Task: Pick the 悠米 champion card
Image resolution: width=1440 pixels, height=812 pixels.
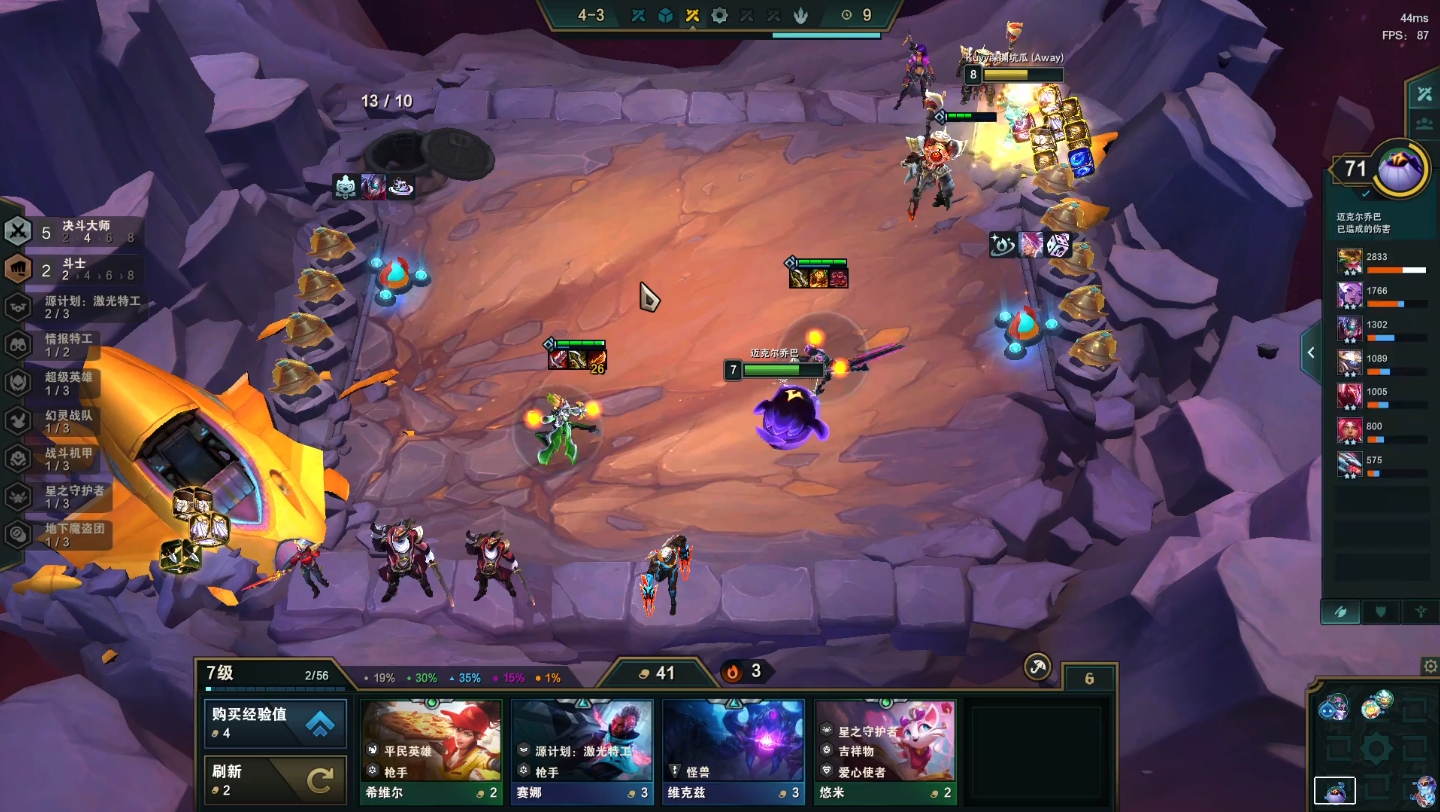Action: pyautogui.click(x=885, y=750)
